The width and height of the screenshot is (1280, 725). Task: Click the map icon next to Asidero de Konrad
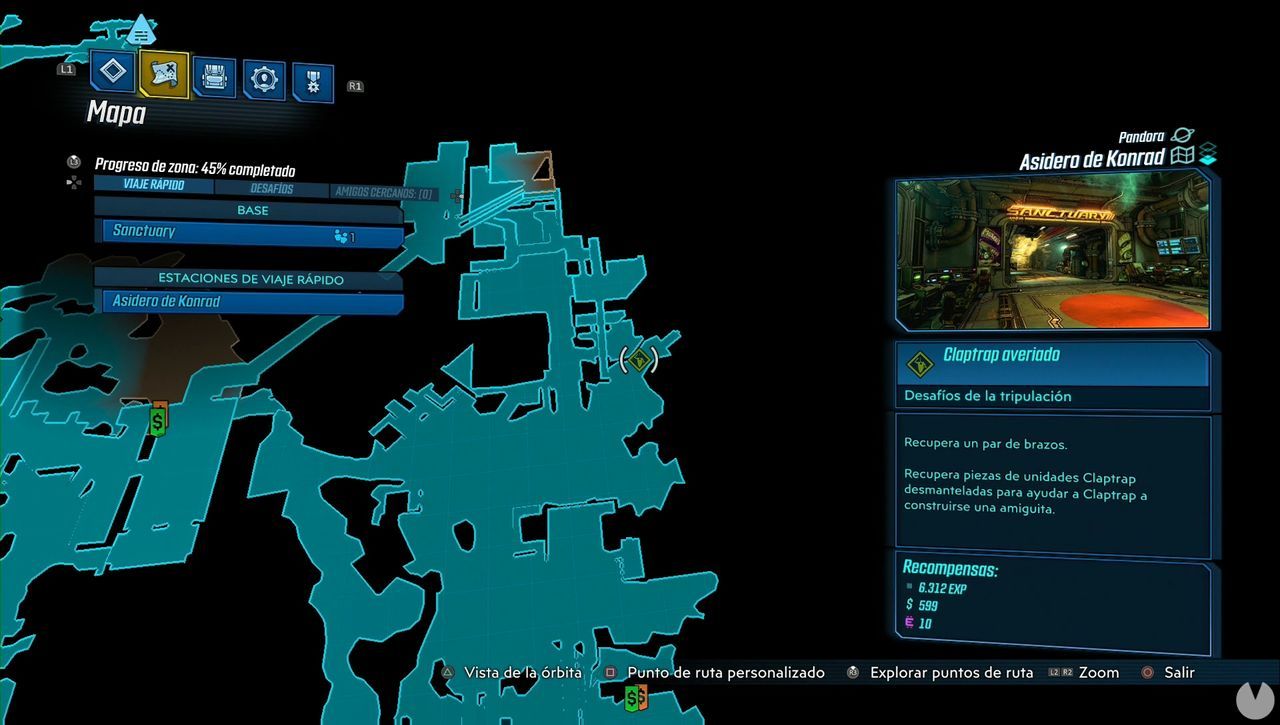1185,157
